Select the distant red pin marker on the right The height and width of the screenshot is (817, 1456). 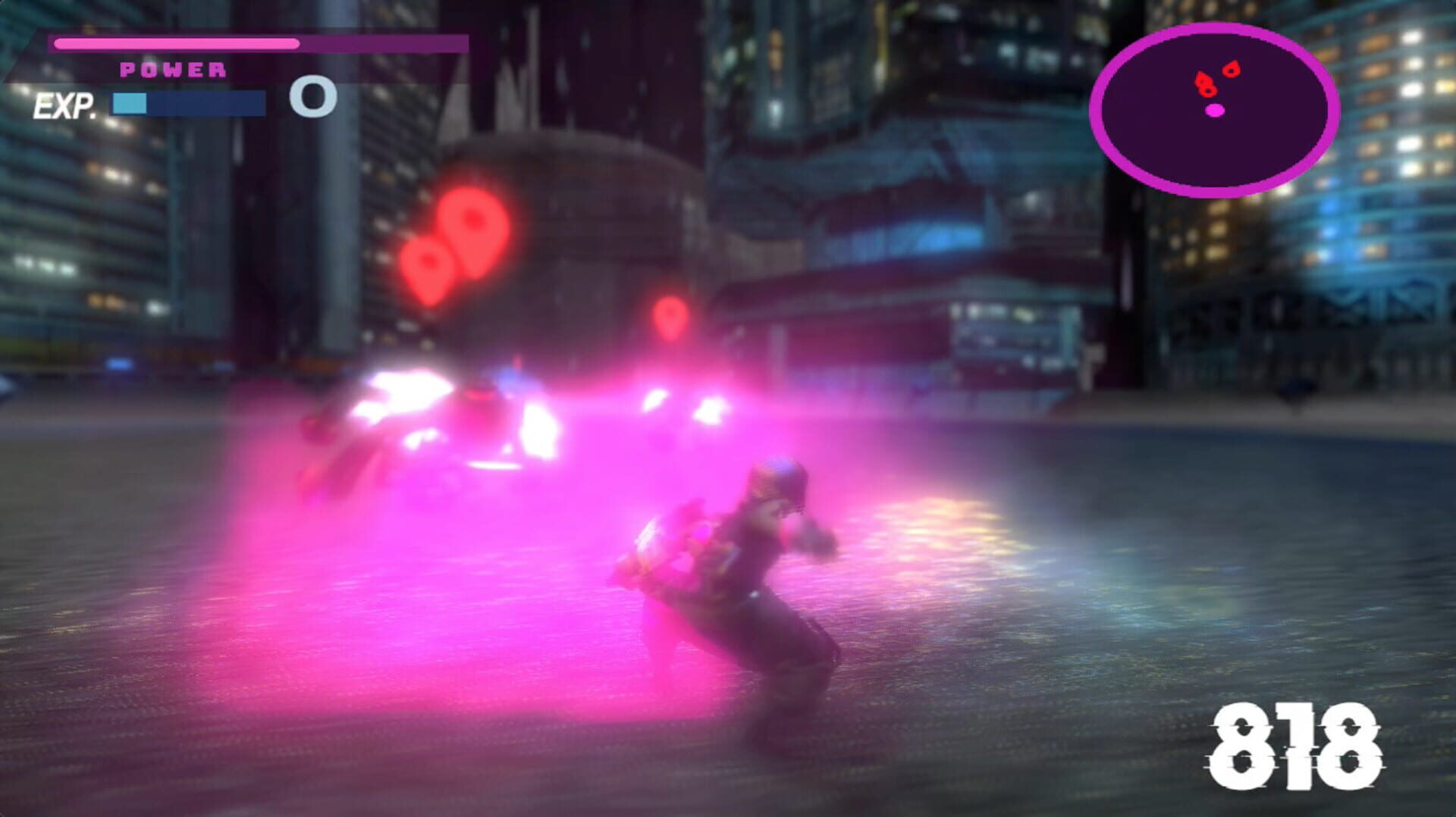click(x=670, y=313)
